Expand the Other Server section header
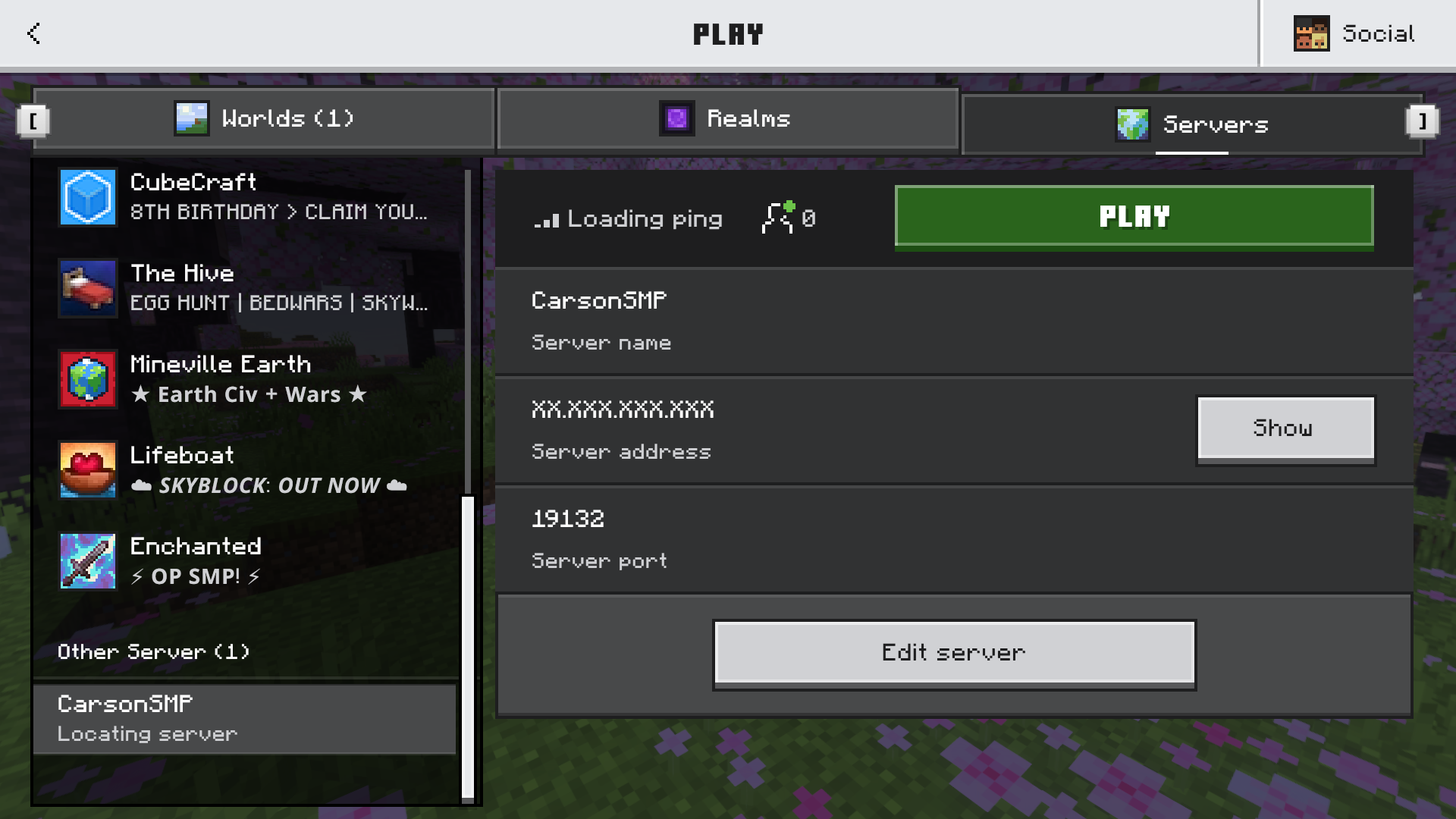Image resolution: width=1456 pixels, height=819 pixels. click(x=153, y=651)
